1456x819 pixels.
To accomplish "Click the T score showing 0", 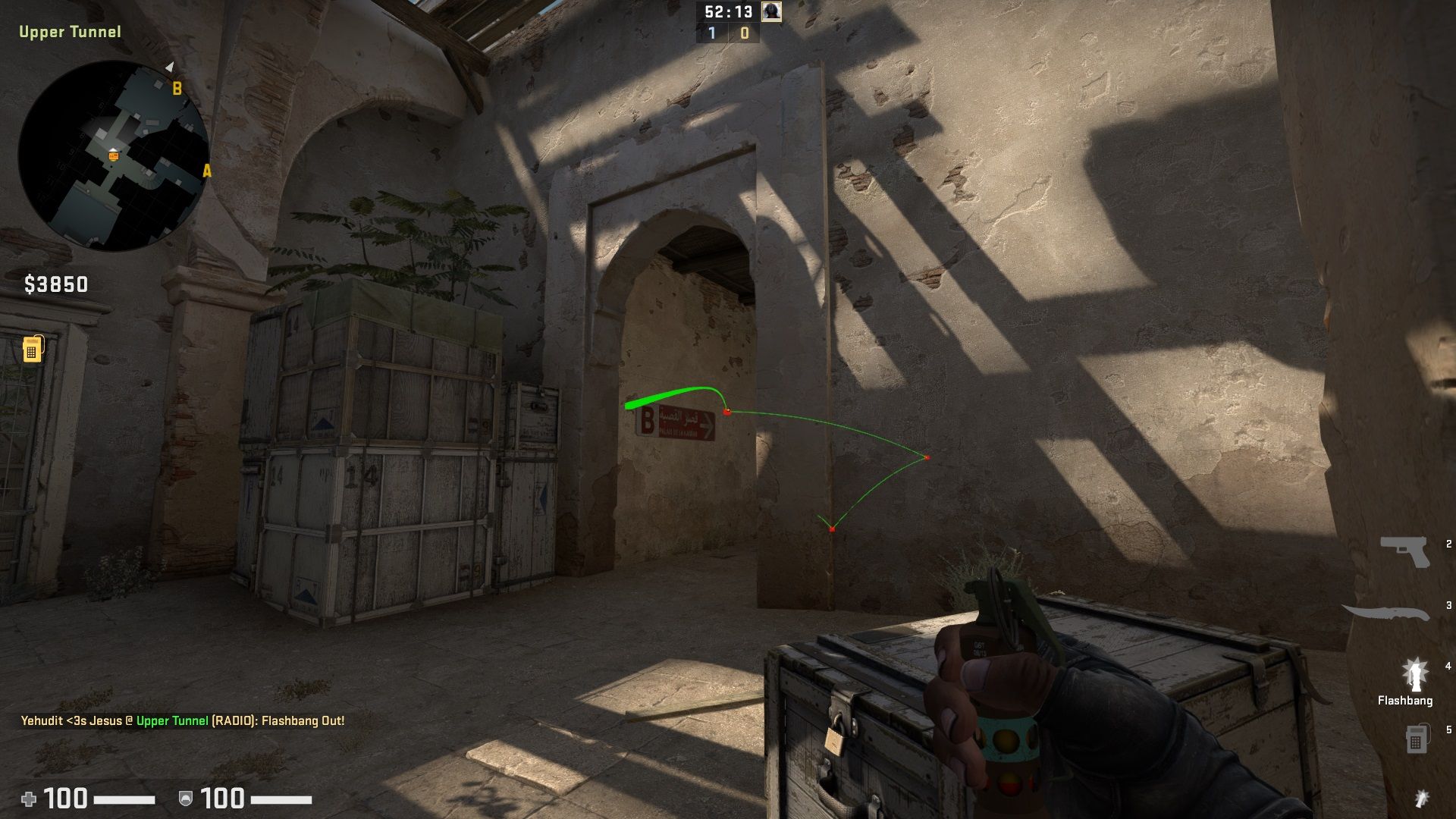I will (745, 34).
